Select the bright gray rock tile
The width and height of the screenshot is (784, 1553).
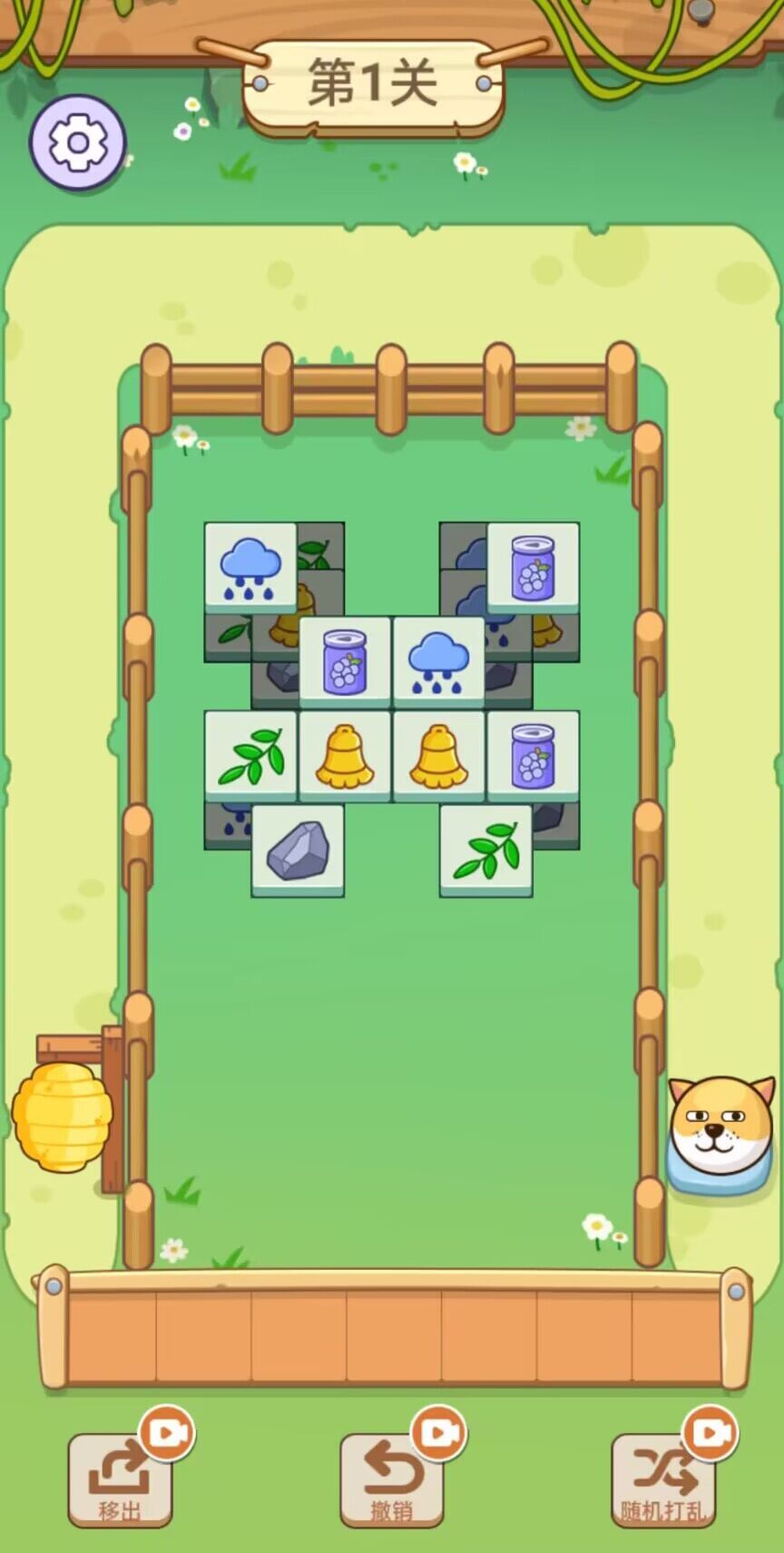(x=298, y=850)
